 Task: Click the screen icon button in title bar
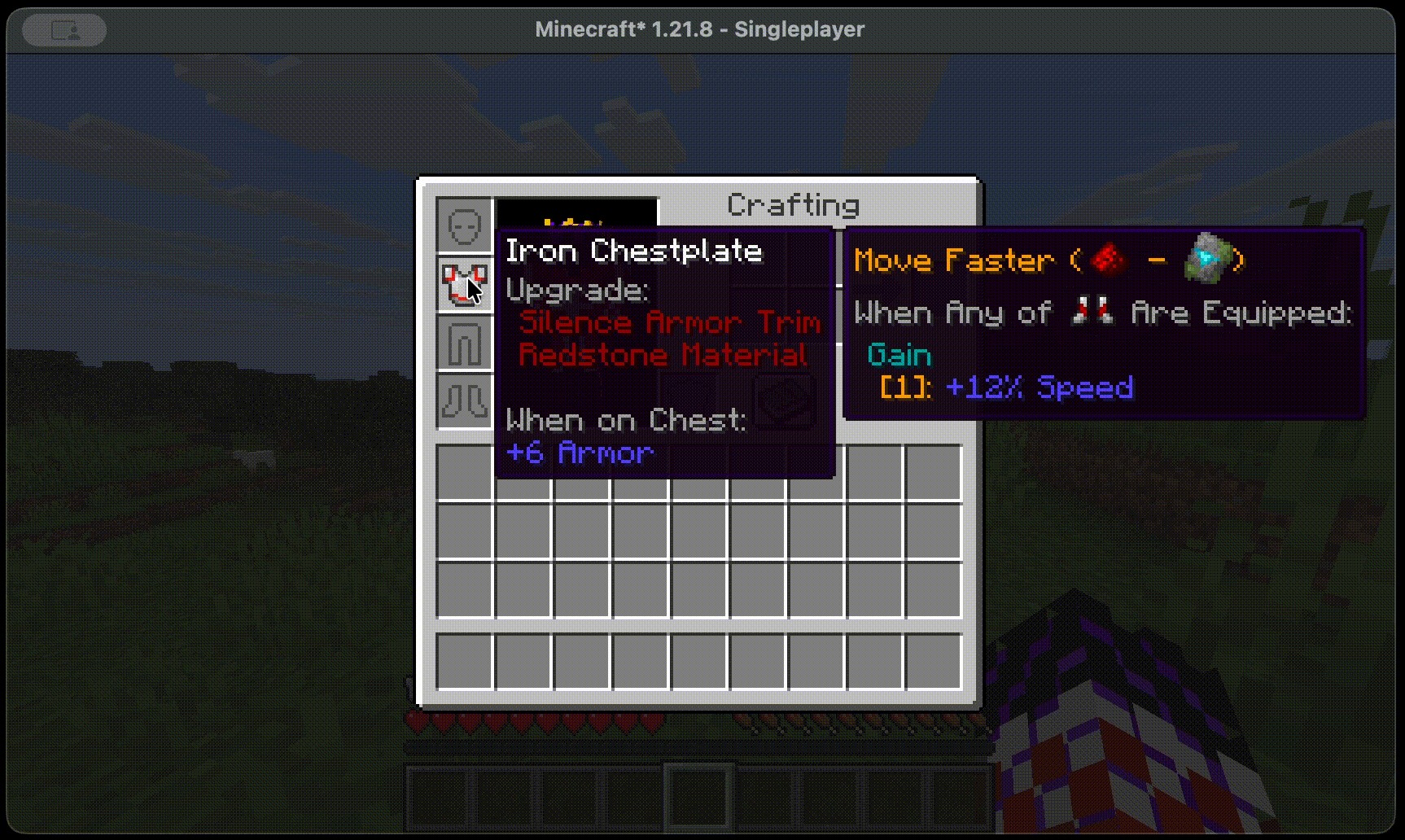pyautogui.click(x=64, y=31)
